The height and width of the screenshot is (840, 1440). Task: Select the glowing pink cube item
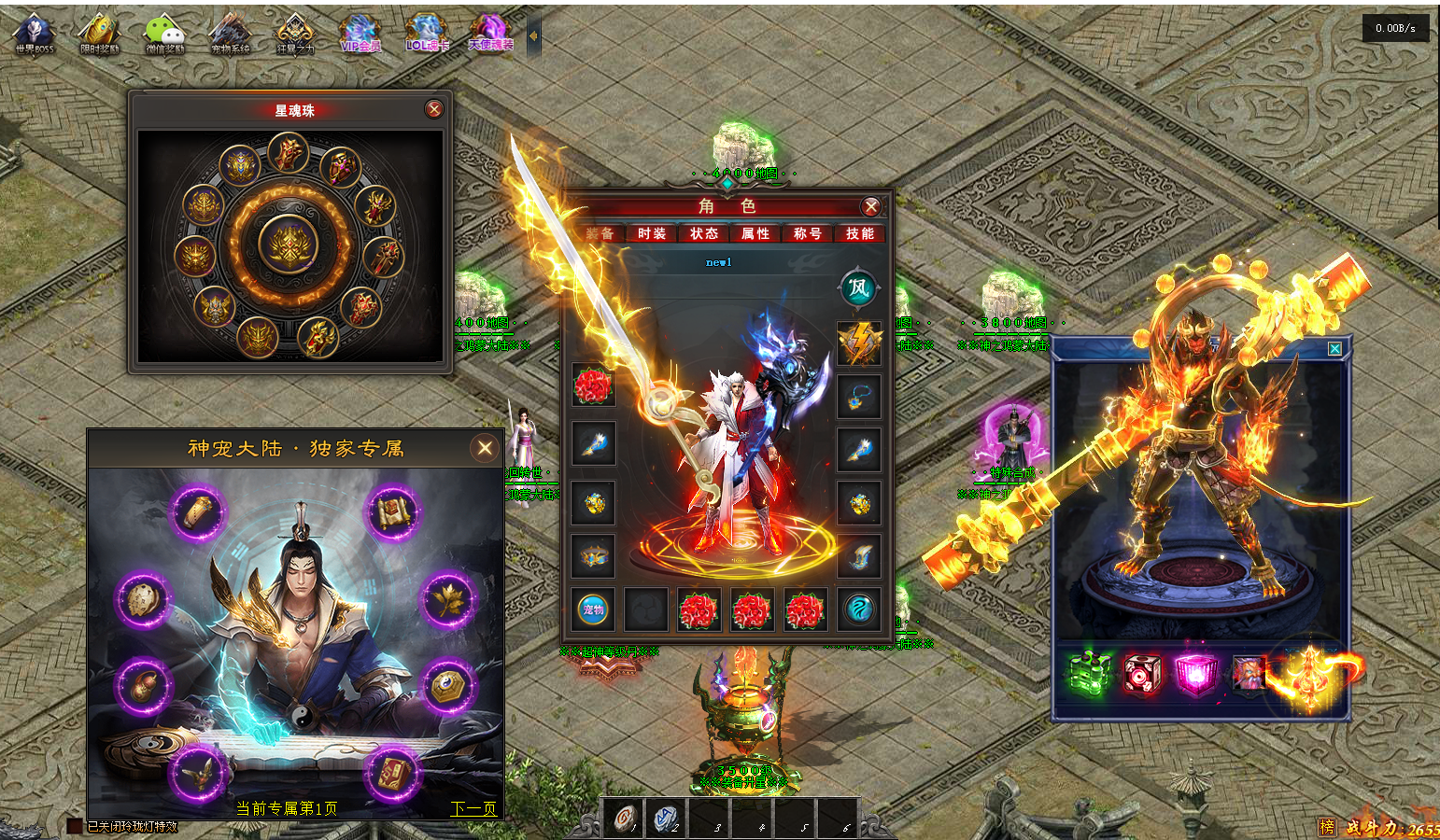tap(1195, 673)
